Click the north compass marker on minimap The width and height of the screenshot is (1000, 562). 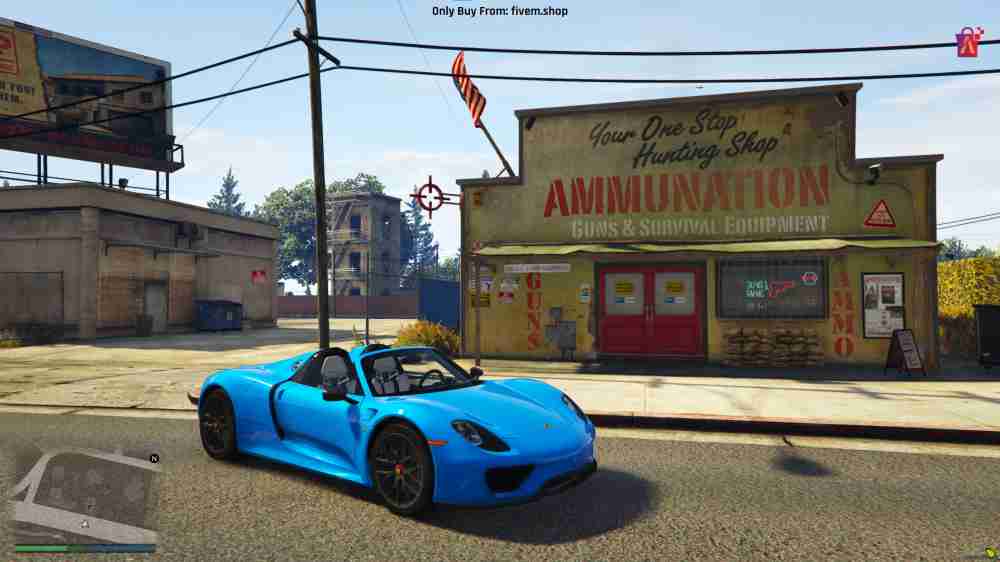click(x=153, y=458)
